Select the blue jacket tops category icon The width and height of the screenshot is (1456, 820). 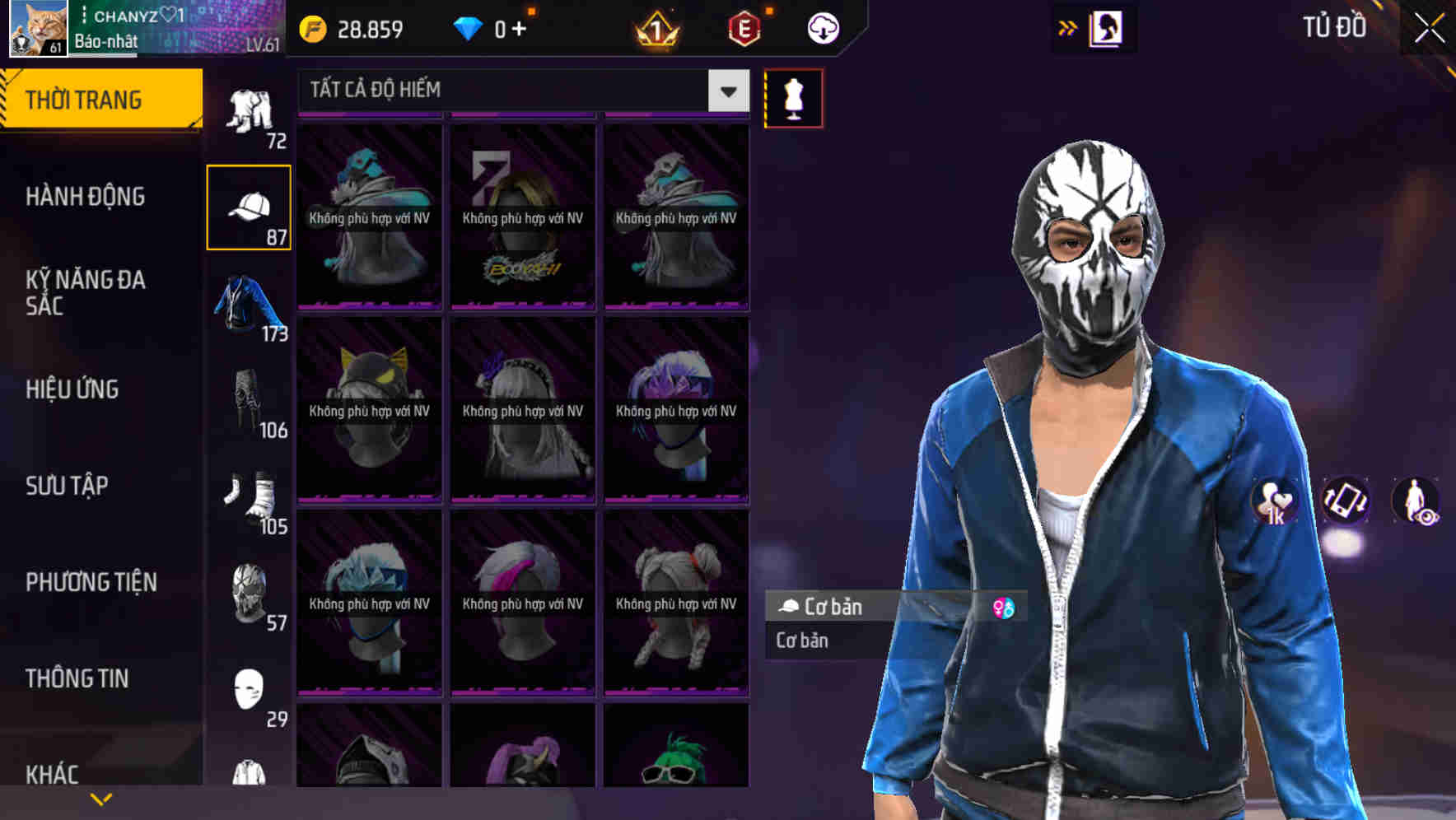click(249, 305)
